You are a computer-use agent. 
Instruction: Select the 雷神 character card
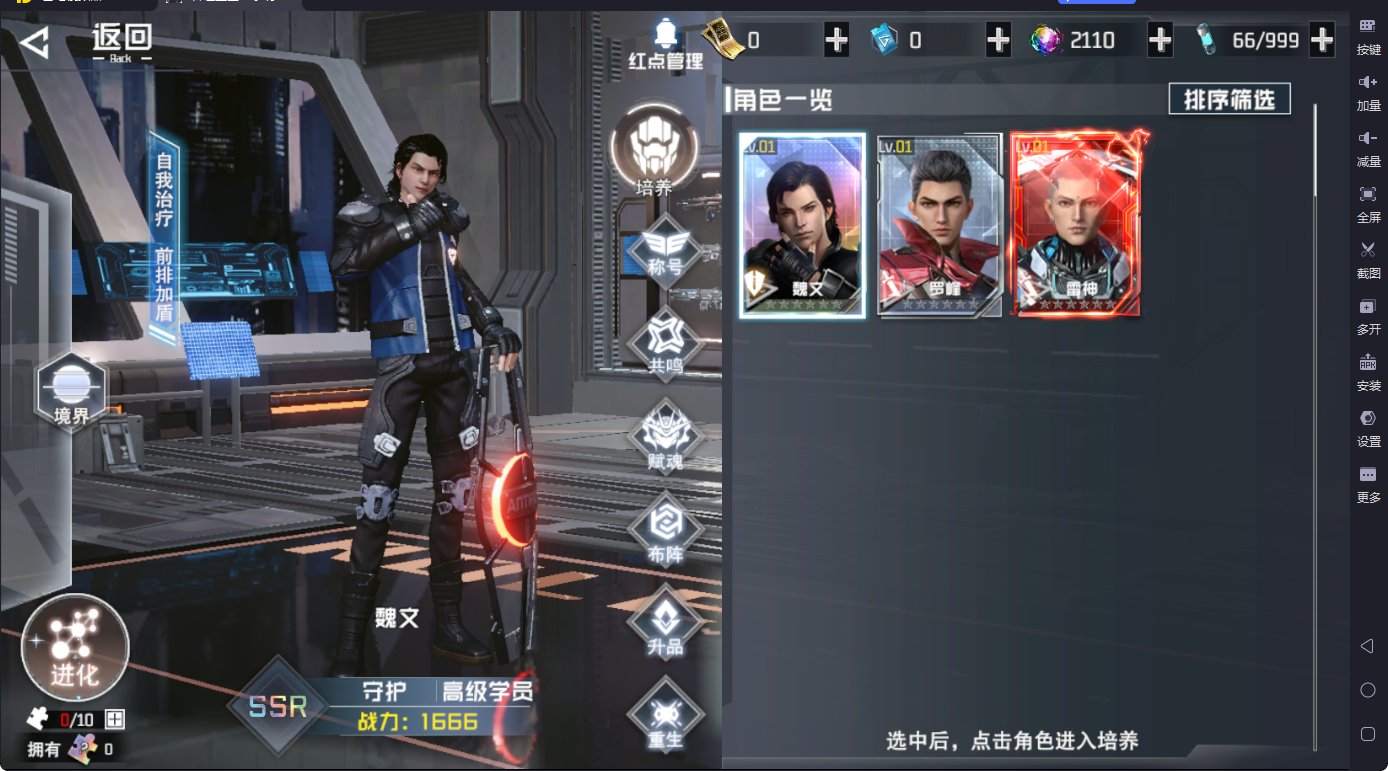[1075, 222]
